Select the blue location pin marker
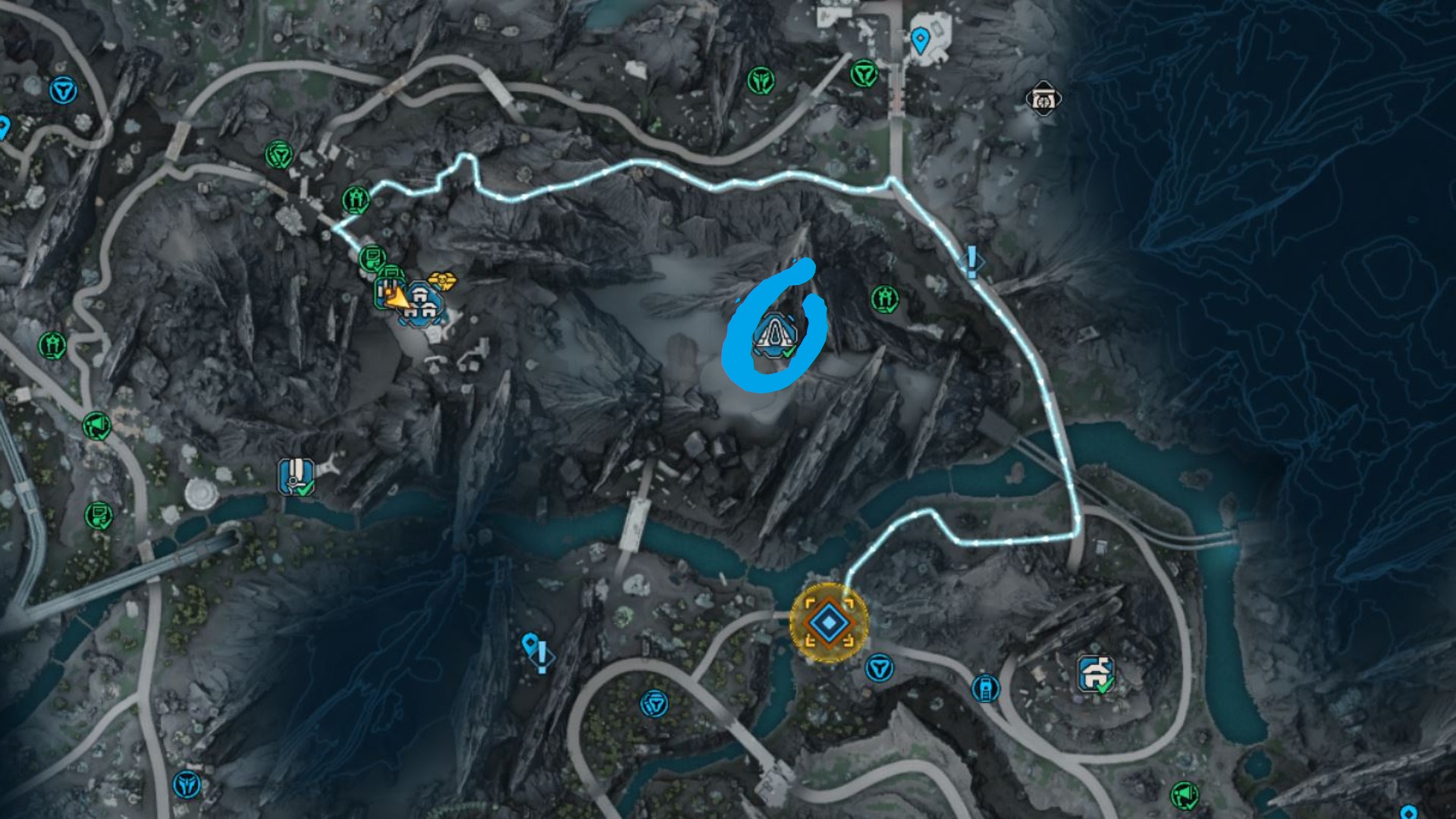This screenshot has height=819, width=1456. pyautogui.click(x=919, y=39)
